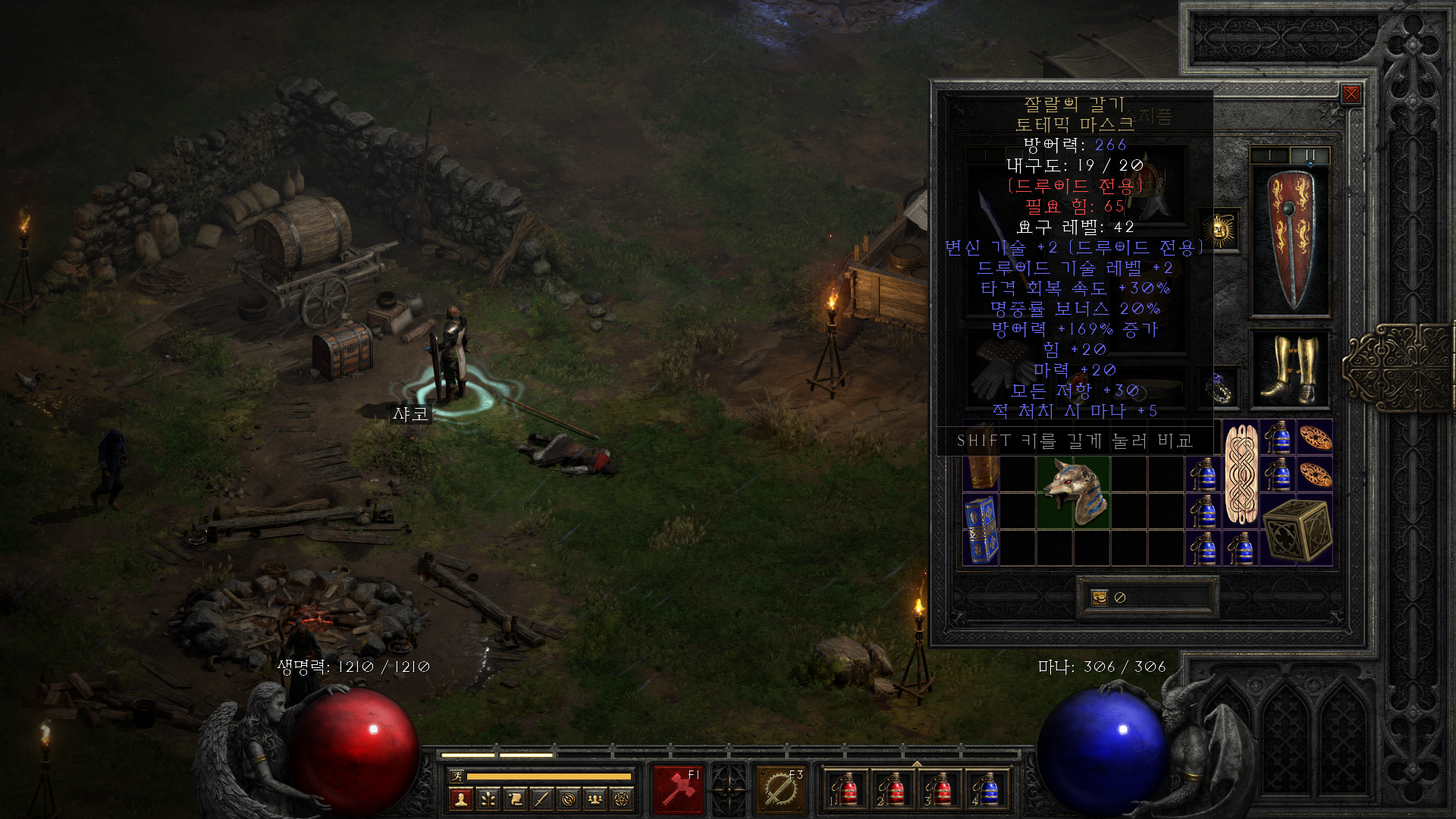This screenshot has width=1456, height=819.
Task: Use the blue mana potion in belt slot 4
Action: pos(986,790)
